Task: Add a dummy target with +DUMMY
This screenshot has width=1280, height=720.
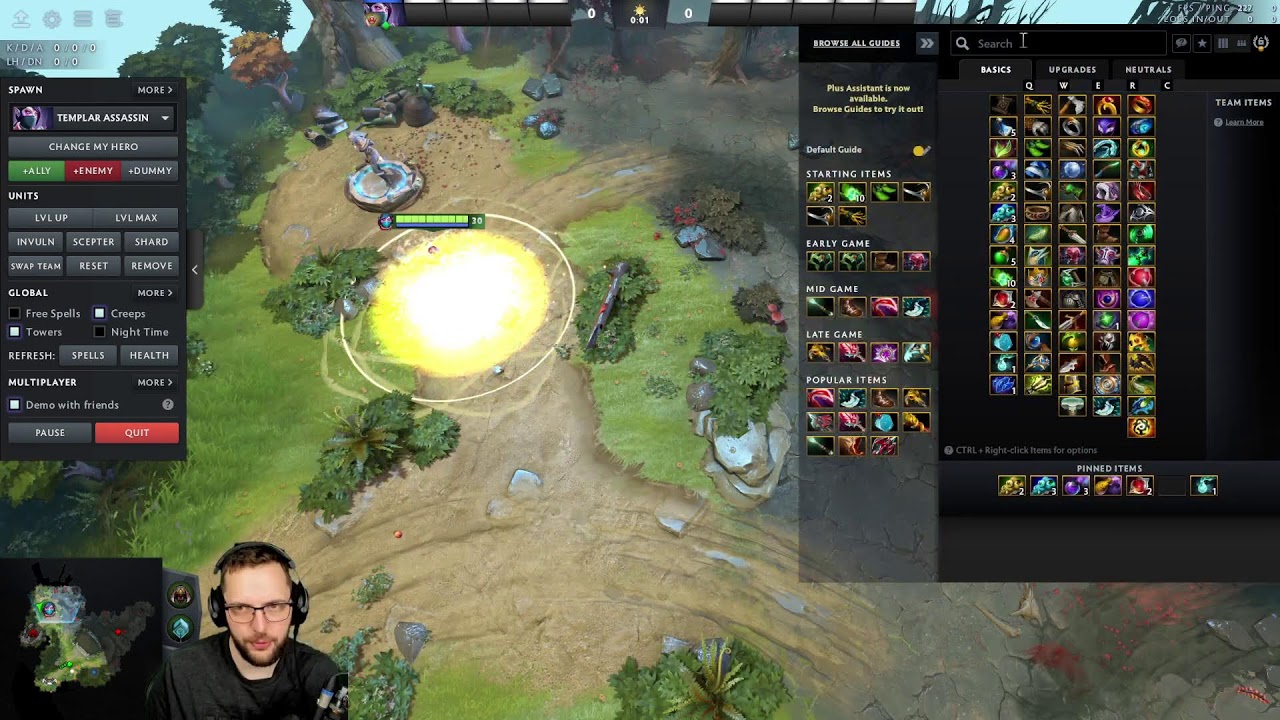Action: 150,171
